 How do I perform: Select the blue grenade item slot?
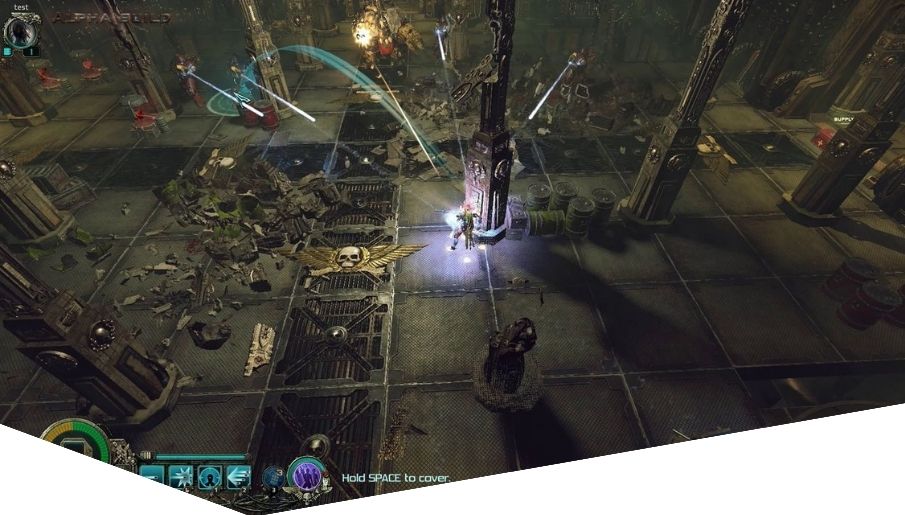point(274,477)
